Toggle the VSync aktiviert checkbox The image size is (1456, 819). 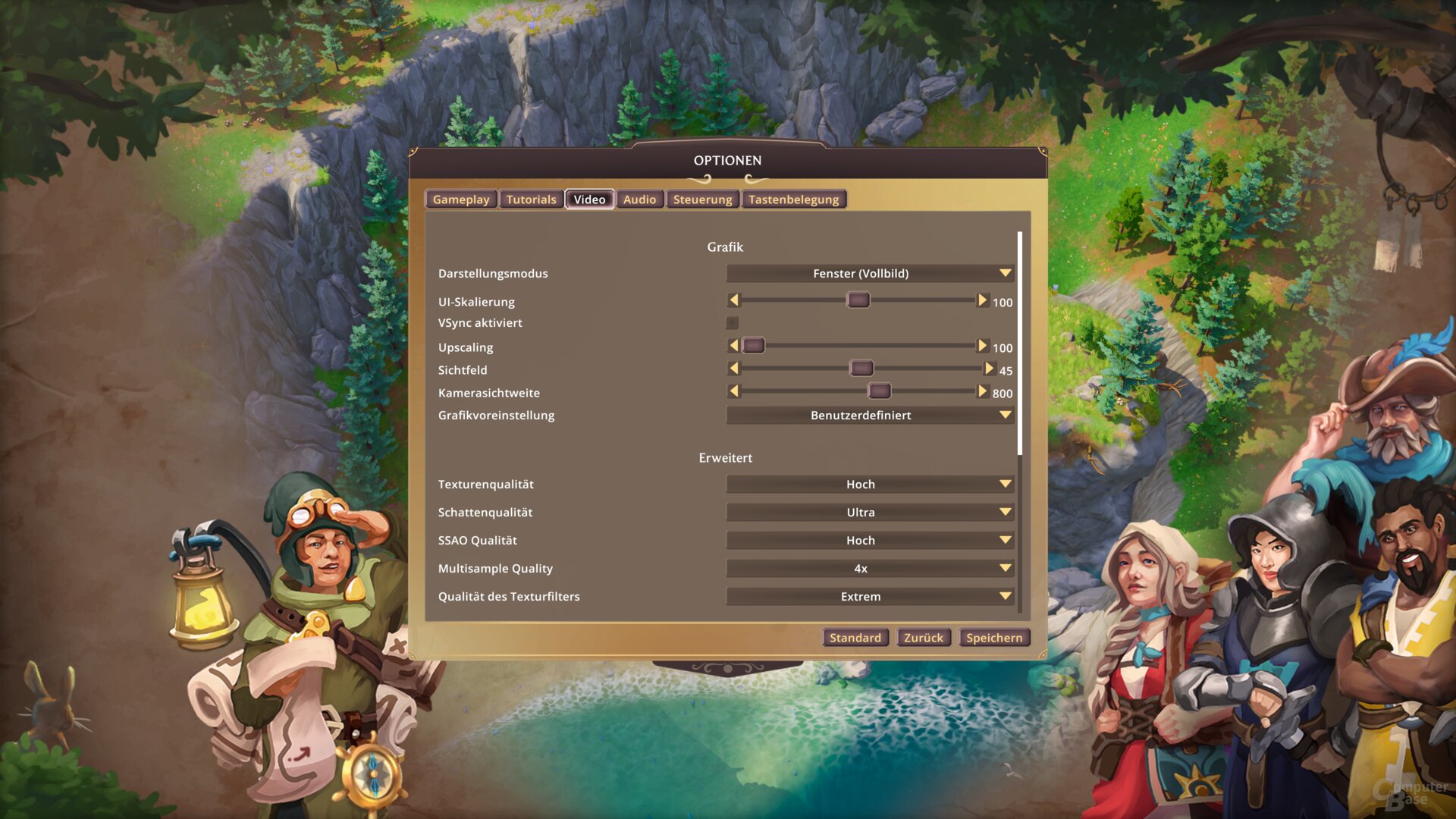click(x=733, y=323)
